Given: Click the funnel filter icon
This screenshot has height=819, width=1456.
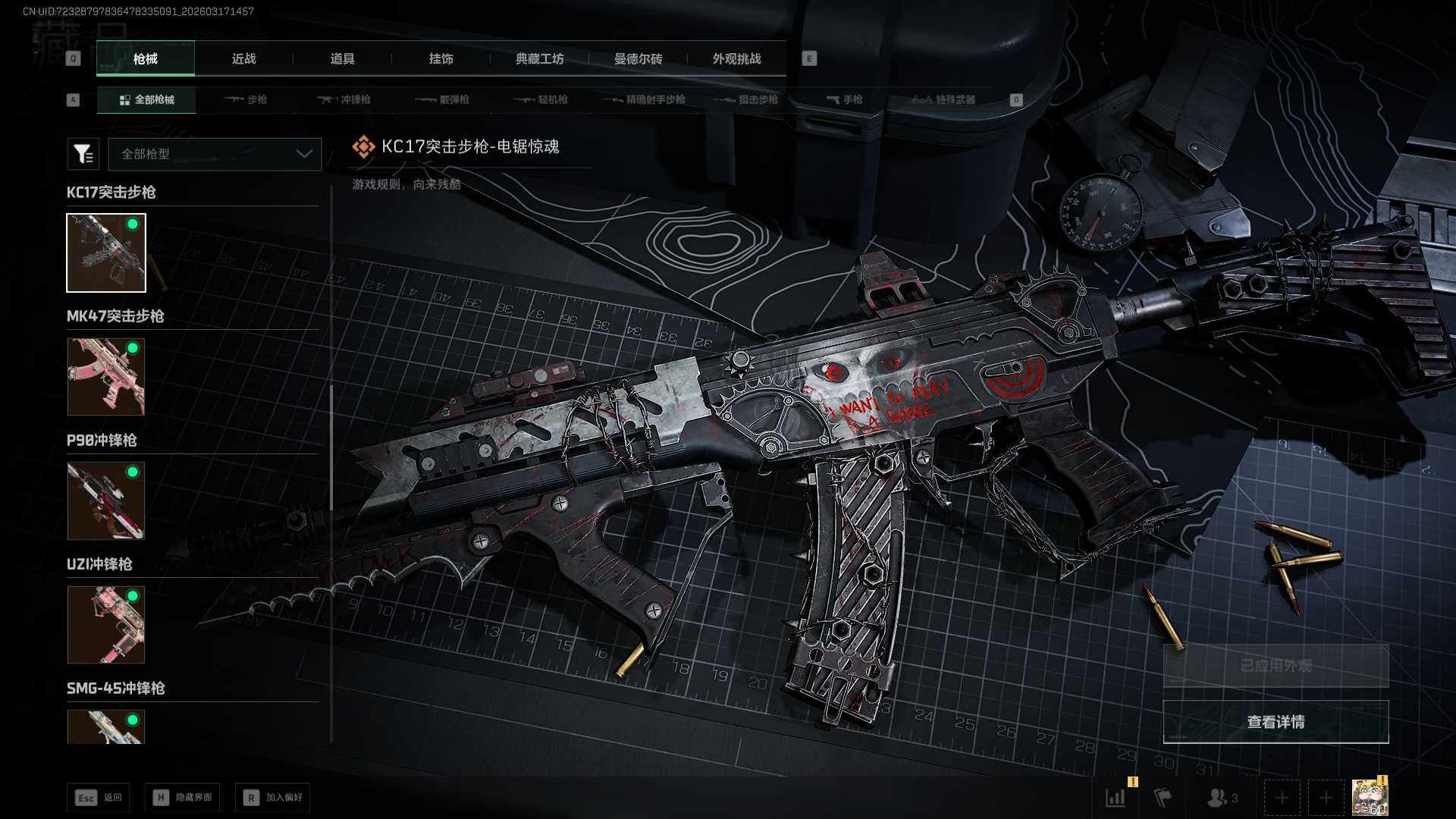Looking at the screenshot, I should point(83,154).
